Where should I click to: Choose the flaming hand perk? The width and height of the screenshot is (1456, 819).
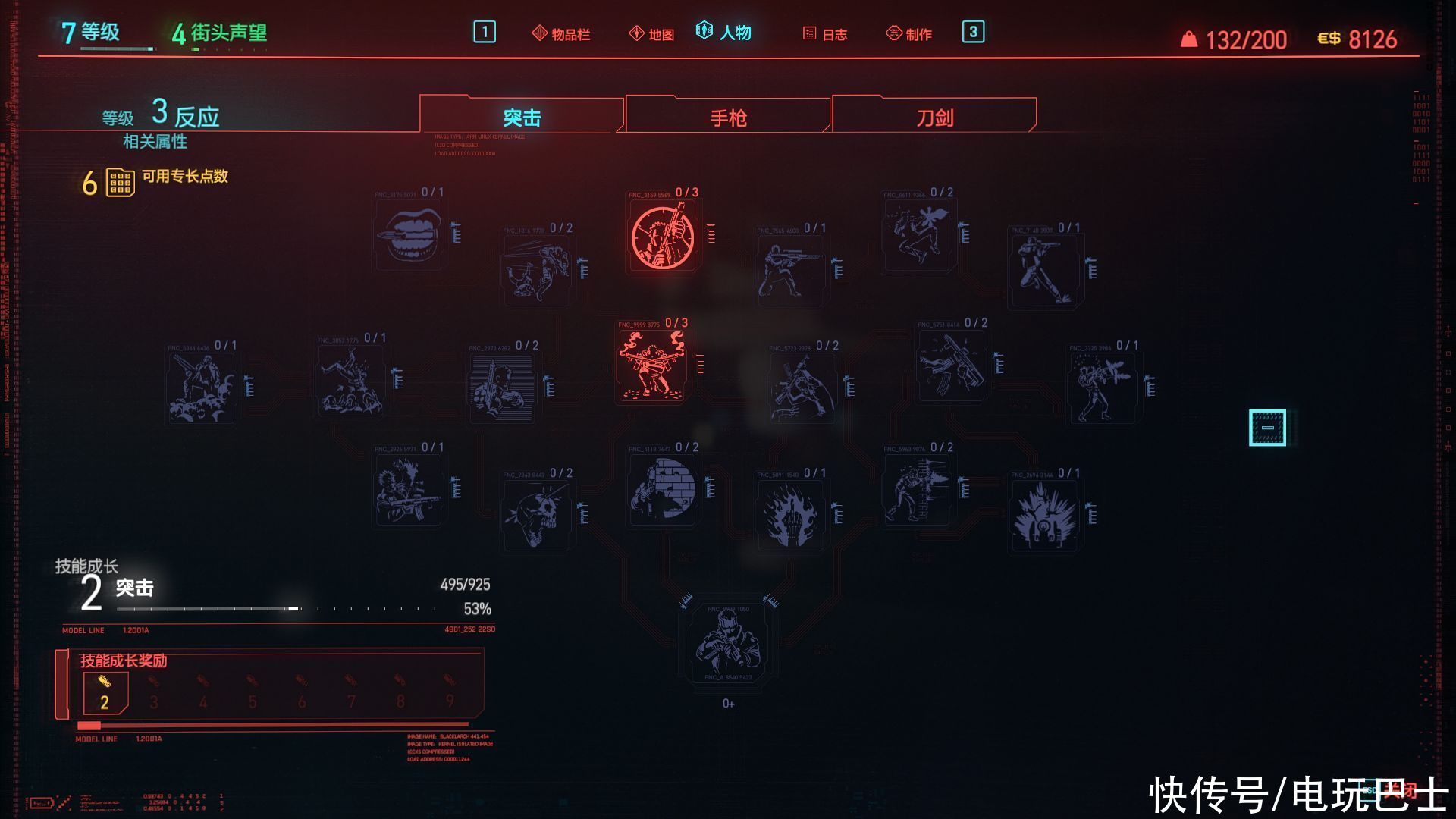click(790, 516)
